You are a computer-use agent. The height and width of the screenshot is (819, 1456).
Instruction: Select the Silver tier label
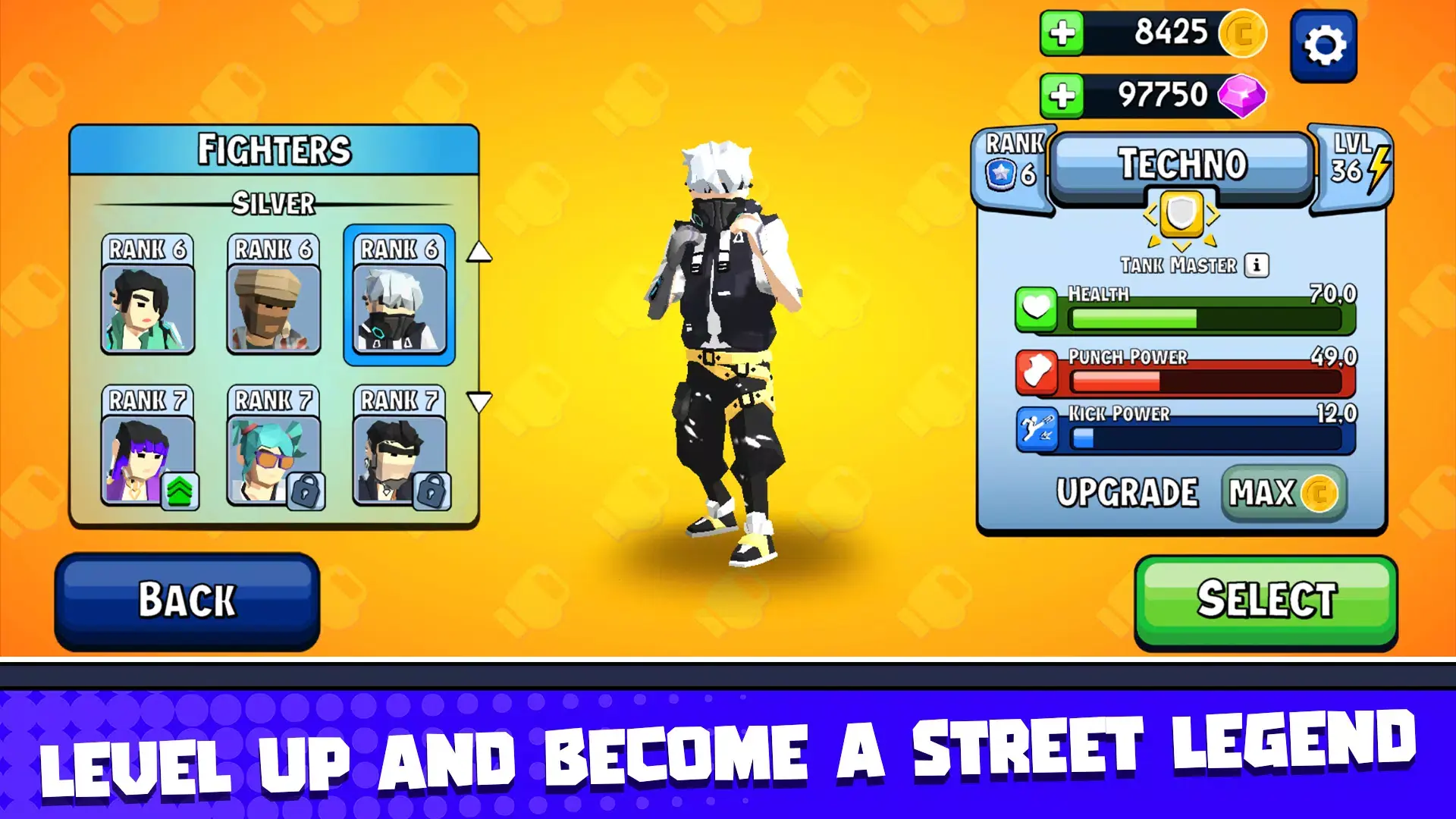(x=275, y=202)
